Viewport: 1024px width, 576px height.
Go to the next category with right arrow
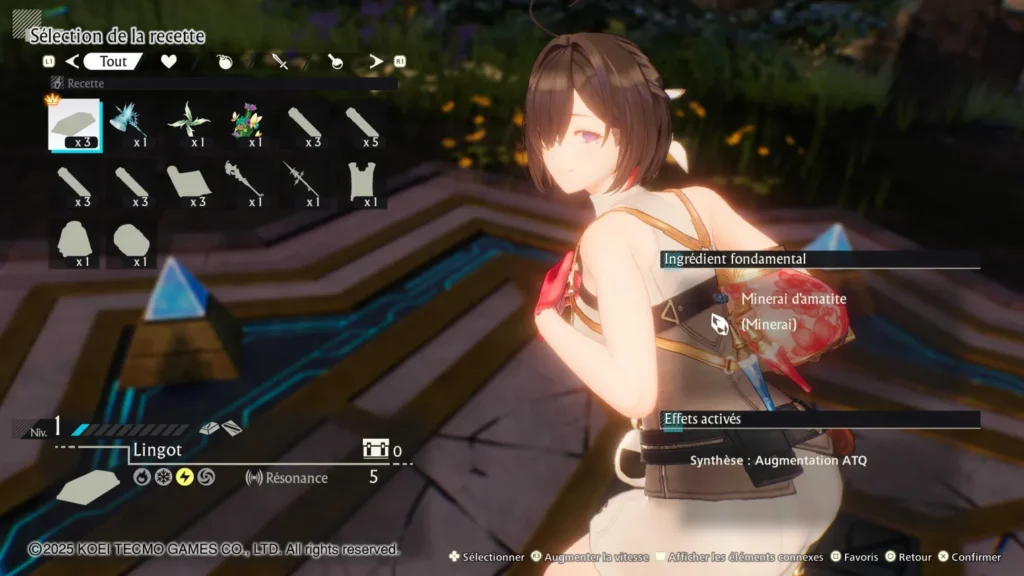coord(376,62)
